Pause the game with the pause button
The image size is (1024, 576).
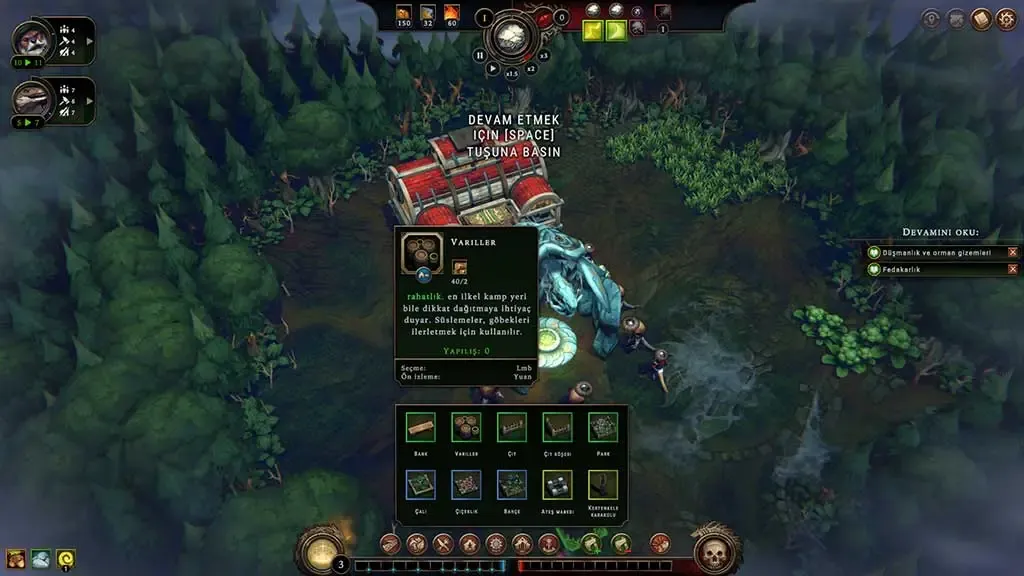480,56
